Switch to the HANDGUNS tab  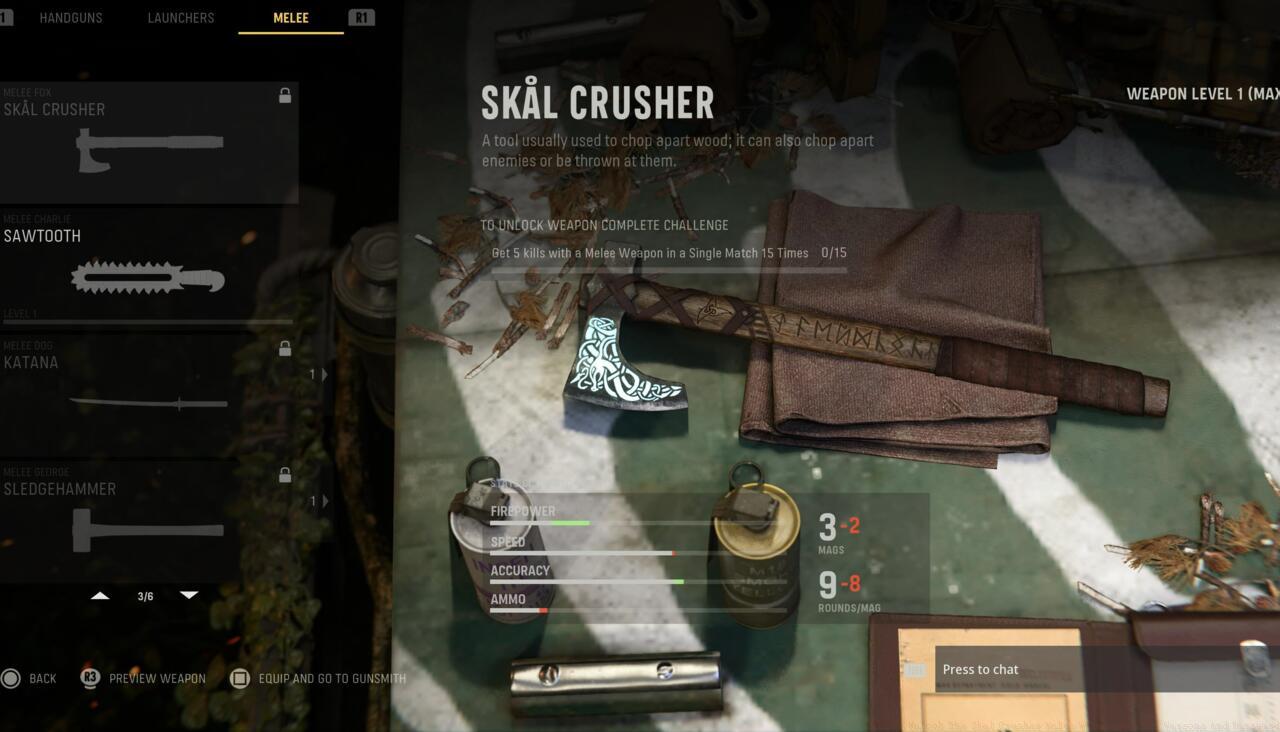tap(71, 17)
